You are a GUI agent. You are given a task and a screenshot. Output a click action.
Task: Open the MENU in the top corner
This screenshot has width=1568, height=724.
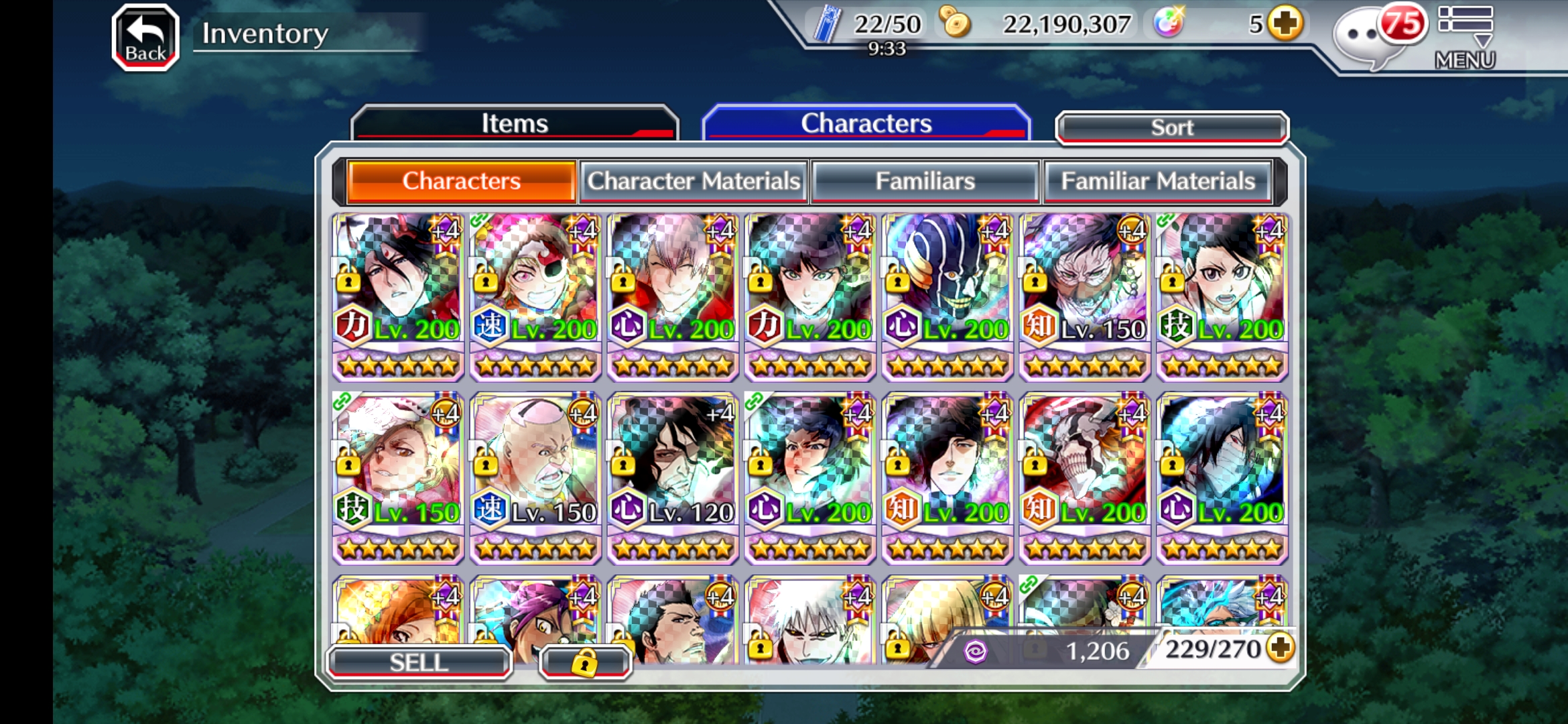[x=1465, y=38]
